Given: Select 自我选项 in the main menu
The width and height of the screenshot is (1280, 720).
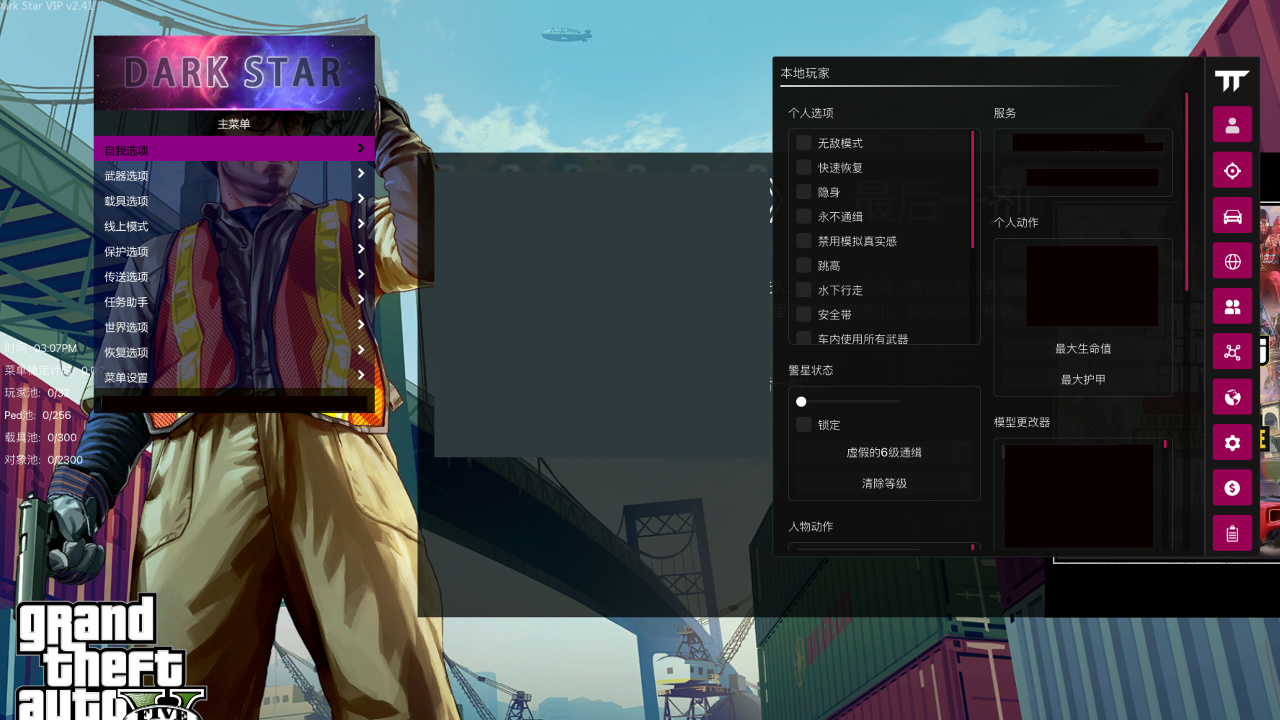Looking at the screenshot, I should tap(234, 147).
